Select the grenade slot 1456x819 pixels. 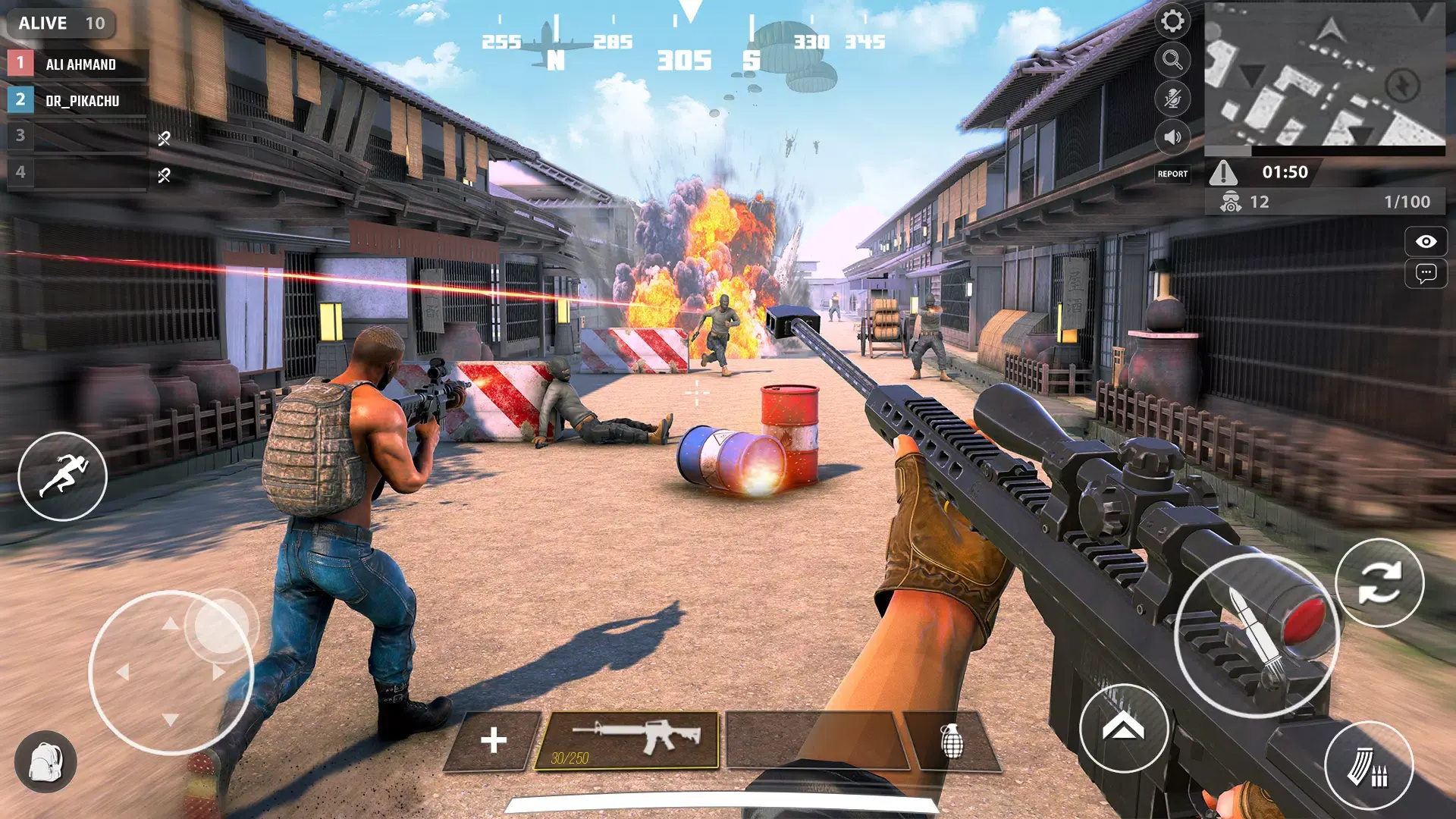click(x=952, y=741)
